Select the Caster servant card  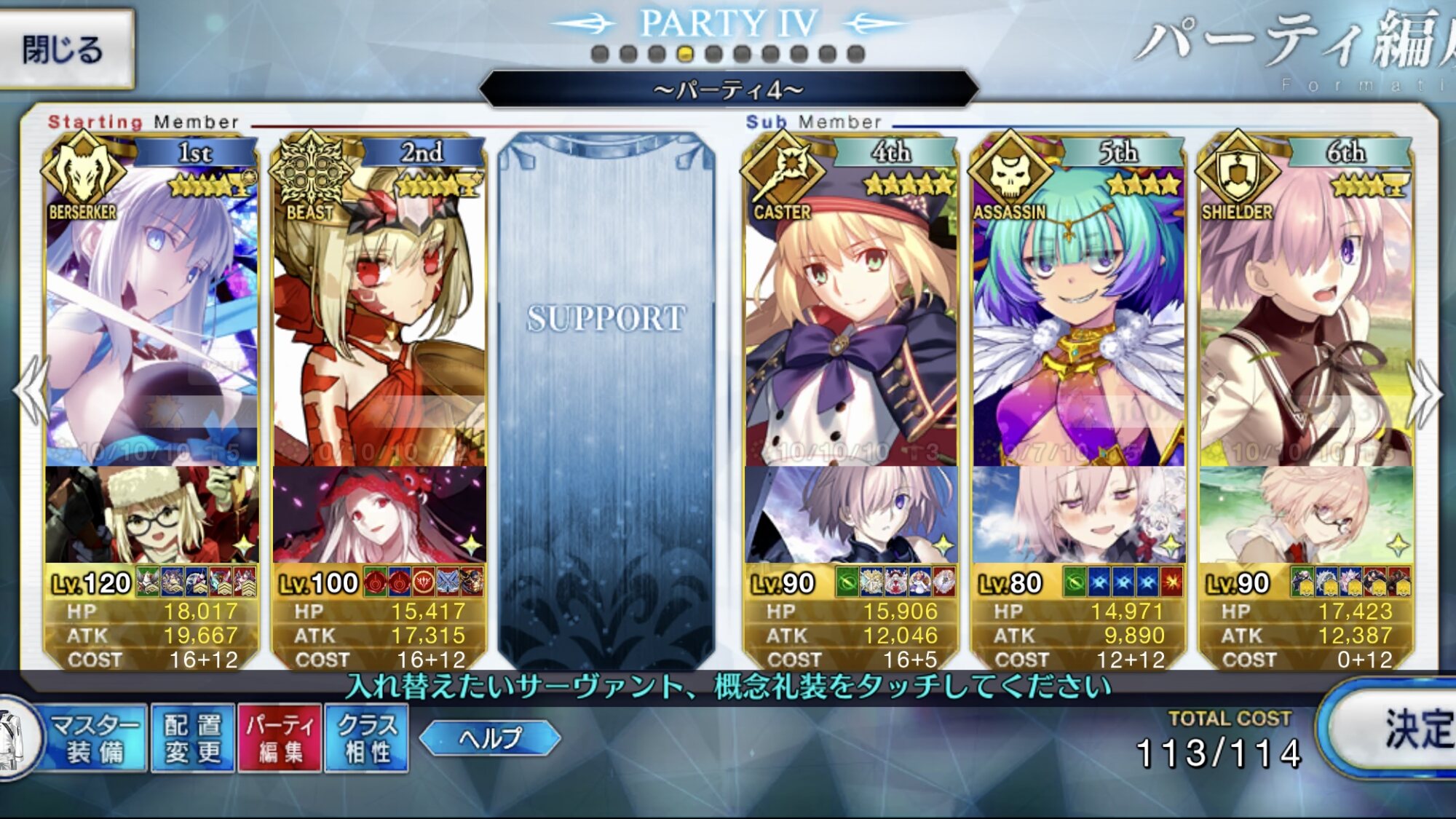[x=850, y=306]
